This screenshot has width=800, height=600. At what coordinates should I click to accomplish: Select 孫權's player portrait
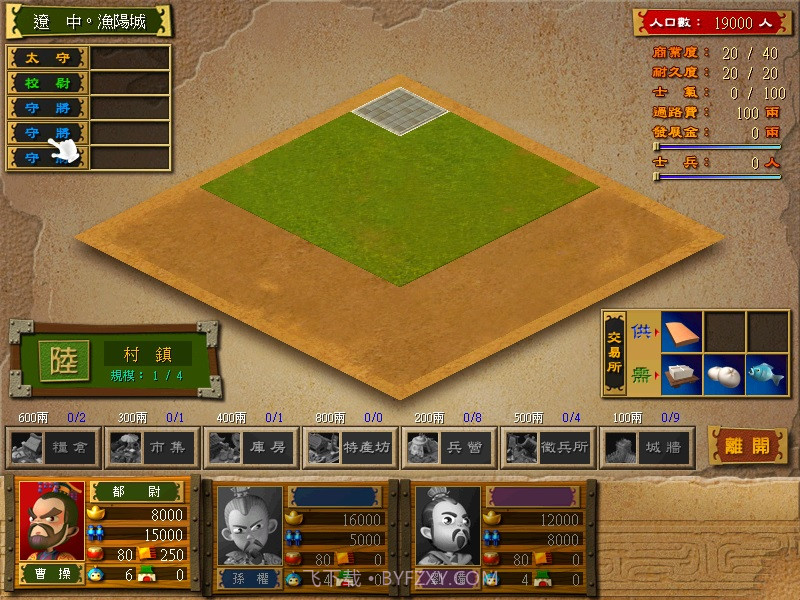250,526
